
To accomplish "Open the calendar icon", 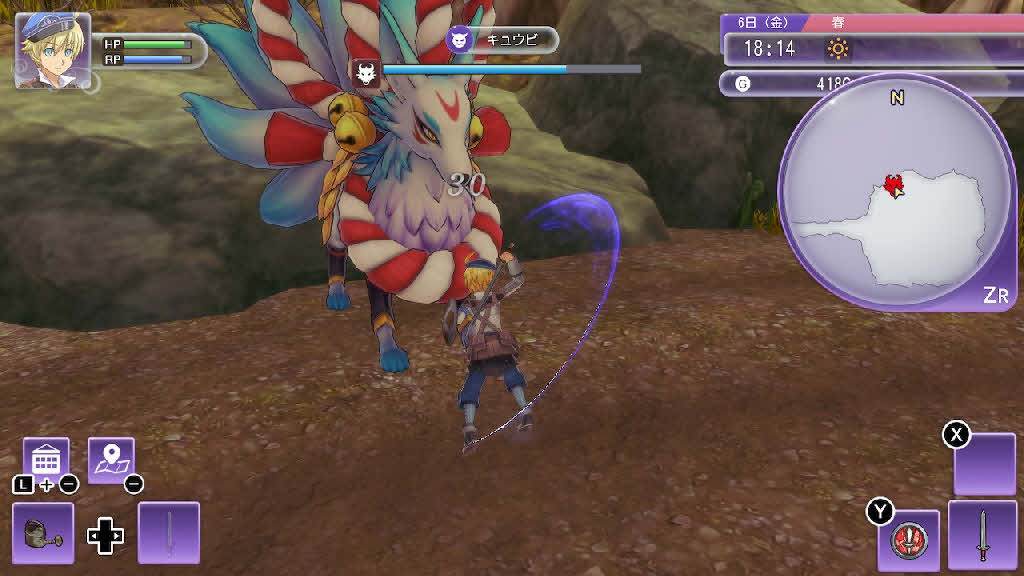I will pyautogui.click(x=46, y=459).
